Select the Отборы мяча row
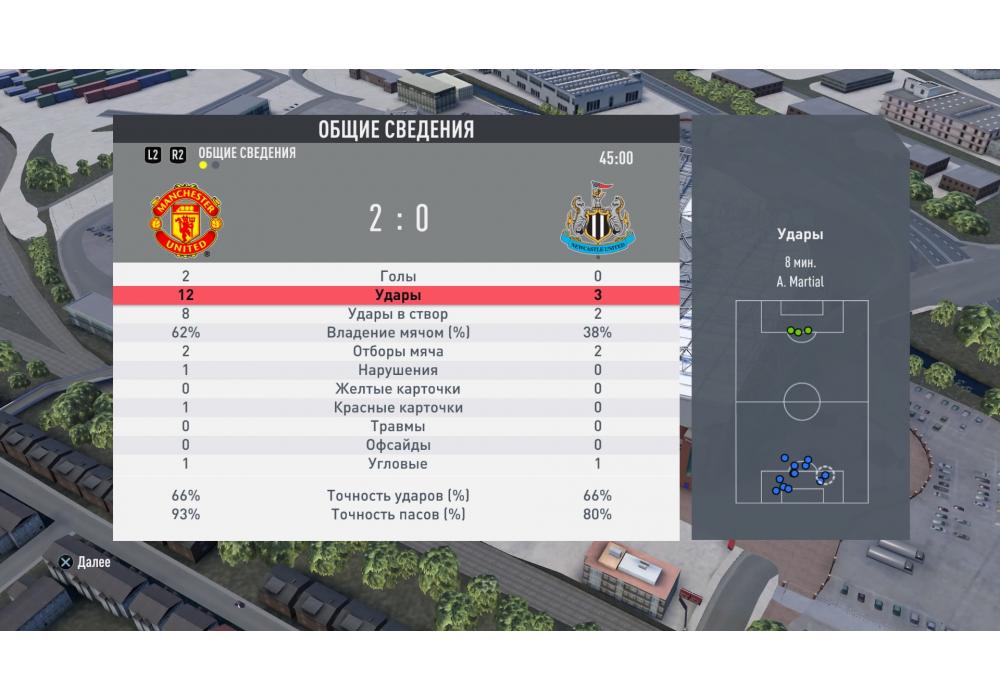The width and height of the screenshot is (1000, 700). (x=398, y=352)
